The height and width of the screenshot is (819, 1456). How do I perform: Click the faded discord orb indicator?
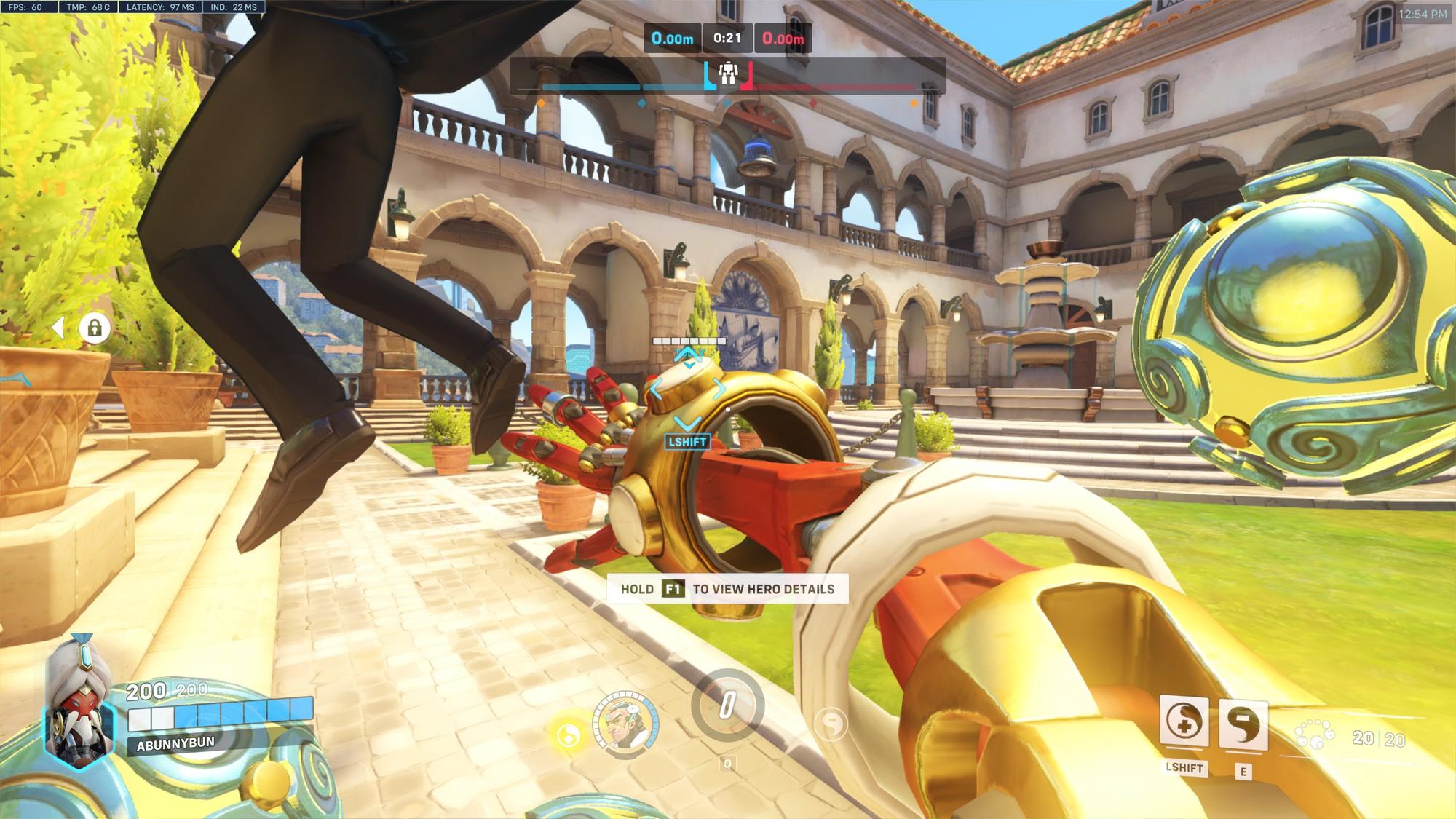[831, 724]
